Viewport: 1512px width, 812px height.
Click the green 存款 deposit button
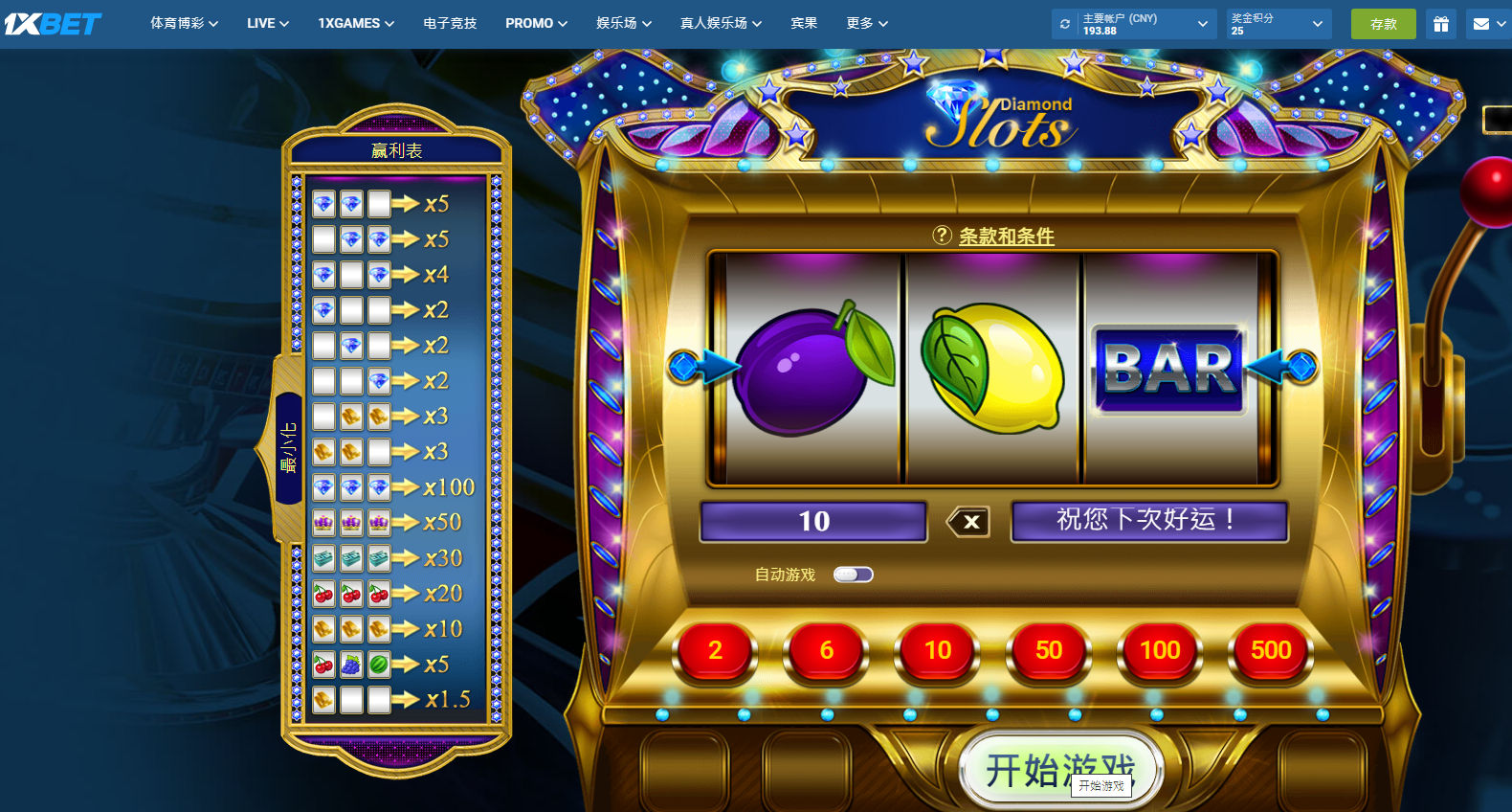tap(1383, 24)
